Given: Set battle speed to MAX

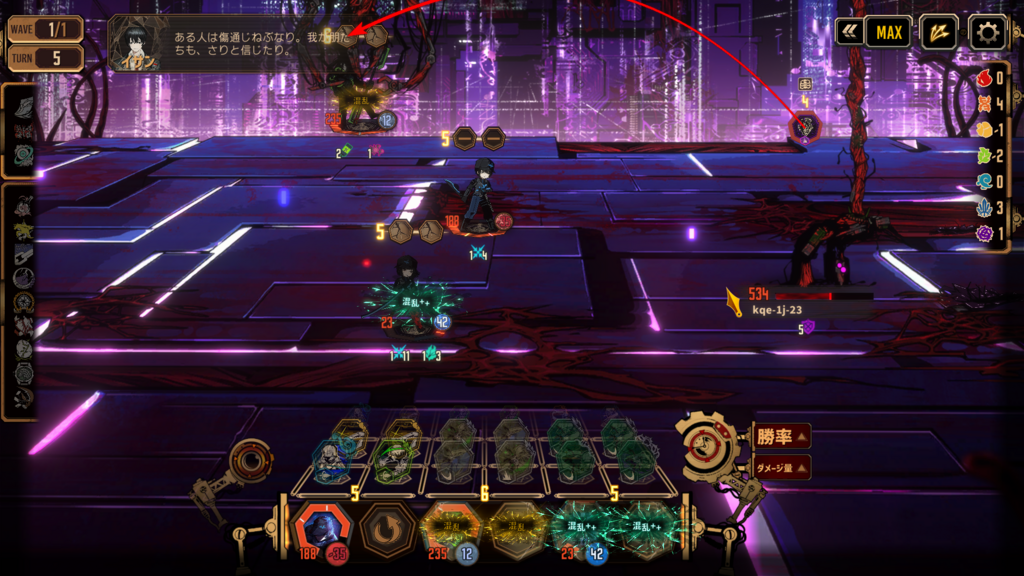Looking at the screenshot, I should pyautogui.click(x=889, y=32).
